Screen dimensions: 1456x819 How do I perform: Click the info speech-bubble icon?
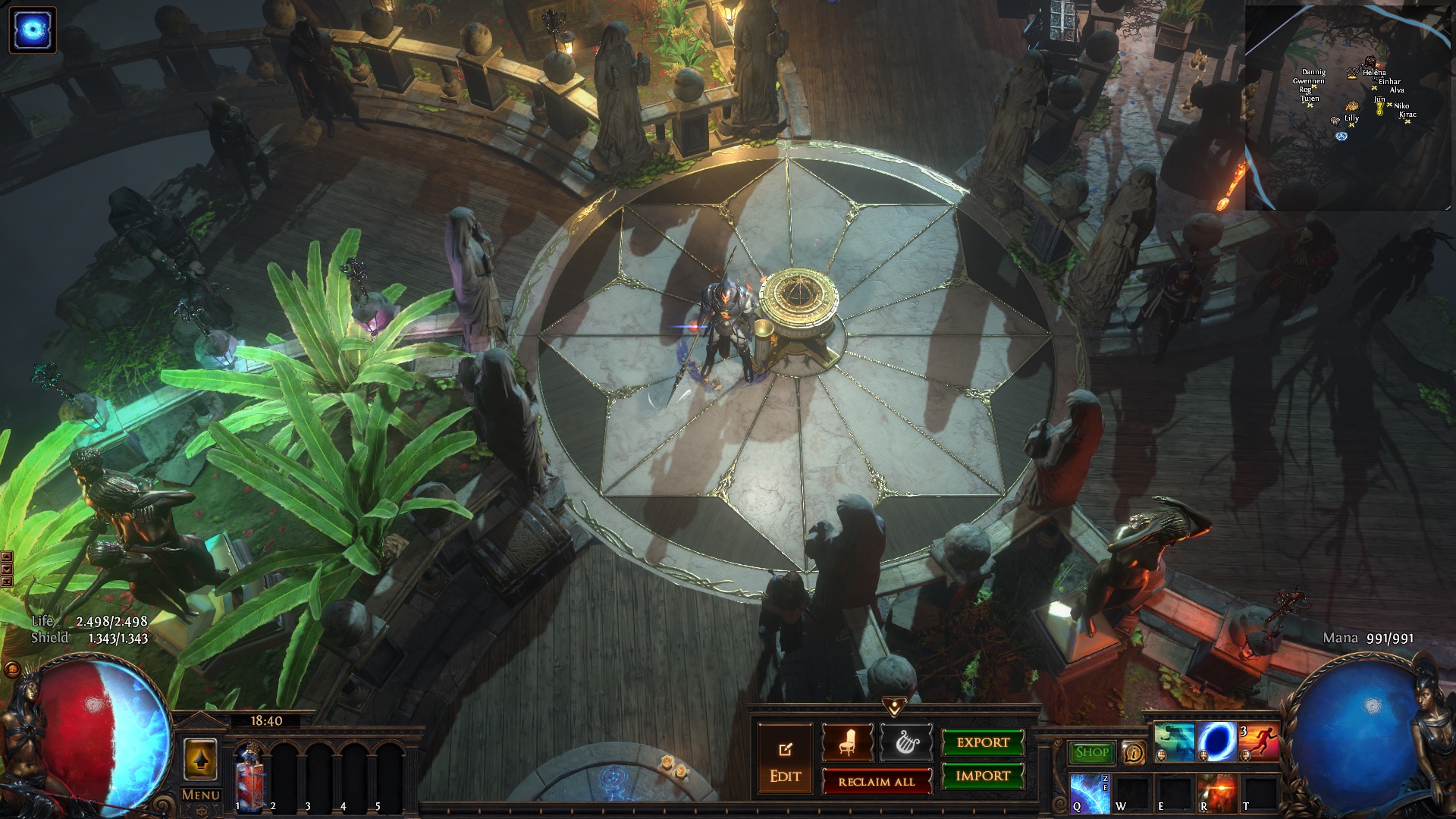coord(1134,752)
